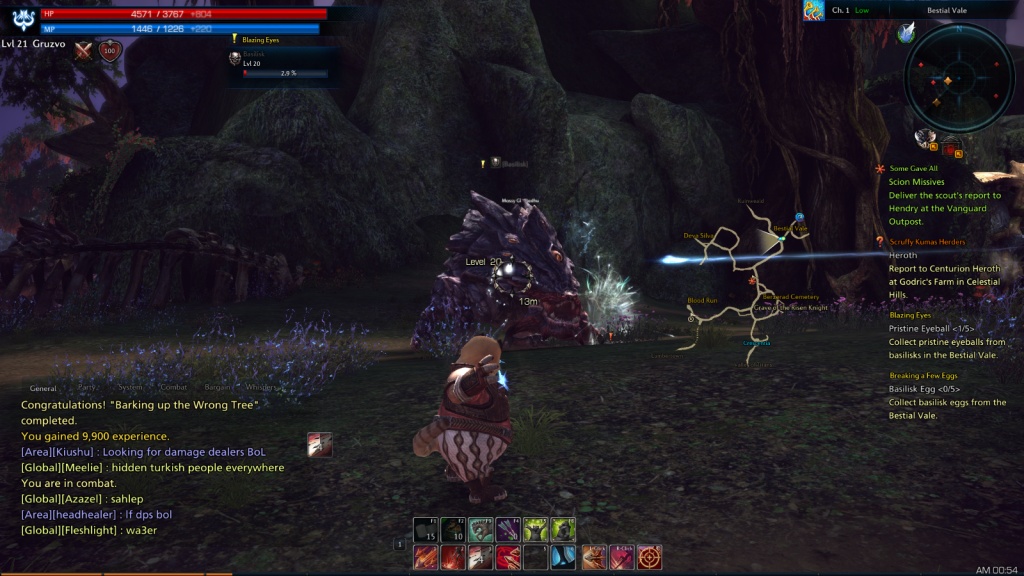Switch to the Whispers chat tab
Image resolution: width=1024 pixels, height=576 pixels.
(261, 387)
